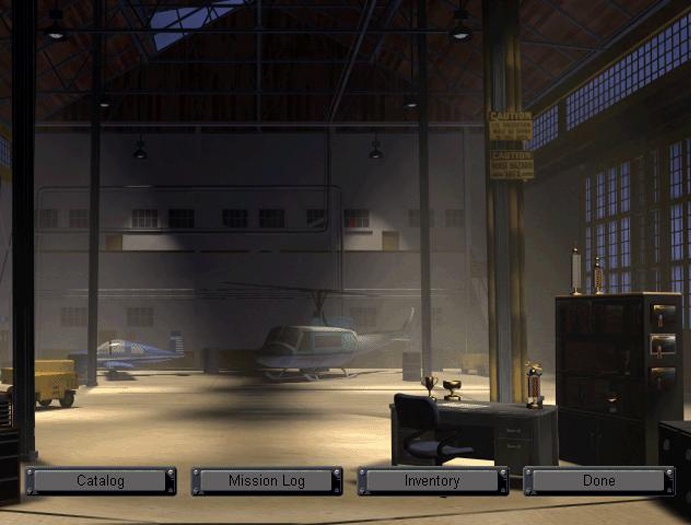
Task: View the Mission Log
Action: point(267,481)
